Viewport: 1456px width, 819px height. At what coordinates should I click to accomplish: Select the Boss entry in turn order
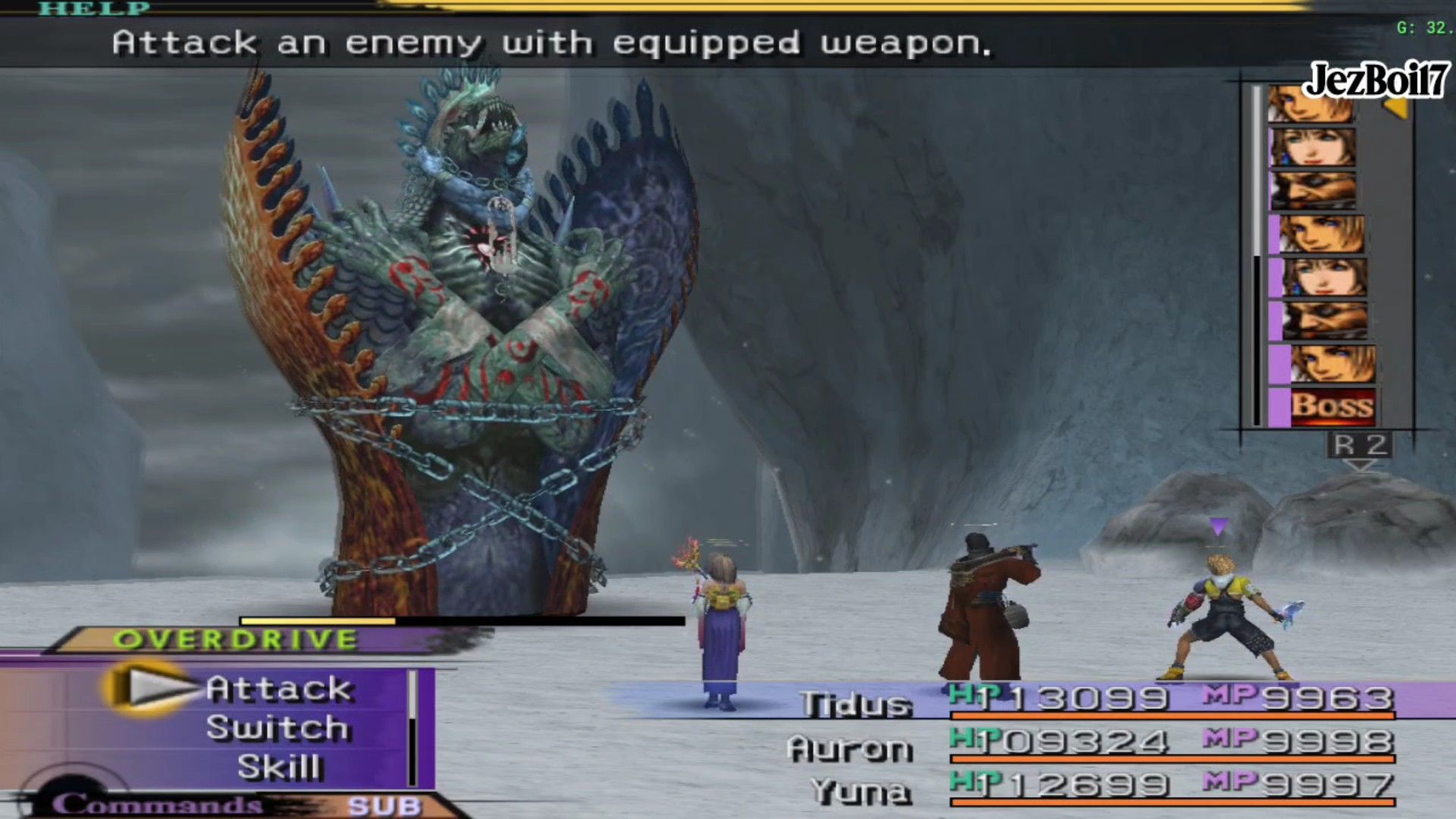pyautogui.click(x=1331, y=406)
